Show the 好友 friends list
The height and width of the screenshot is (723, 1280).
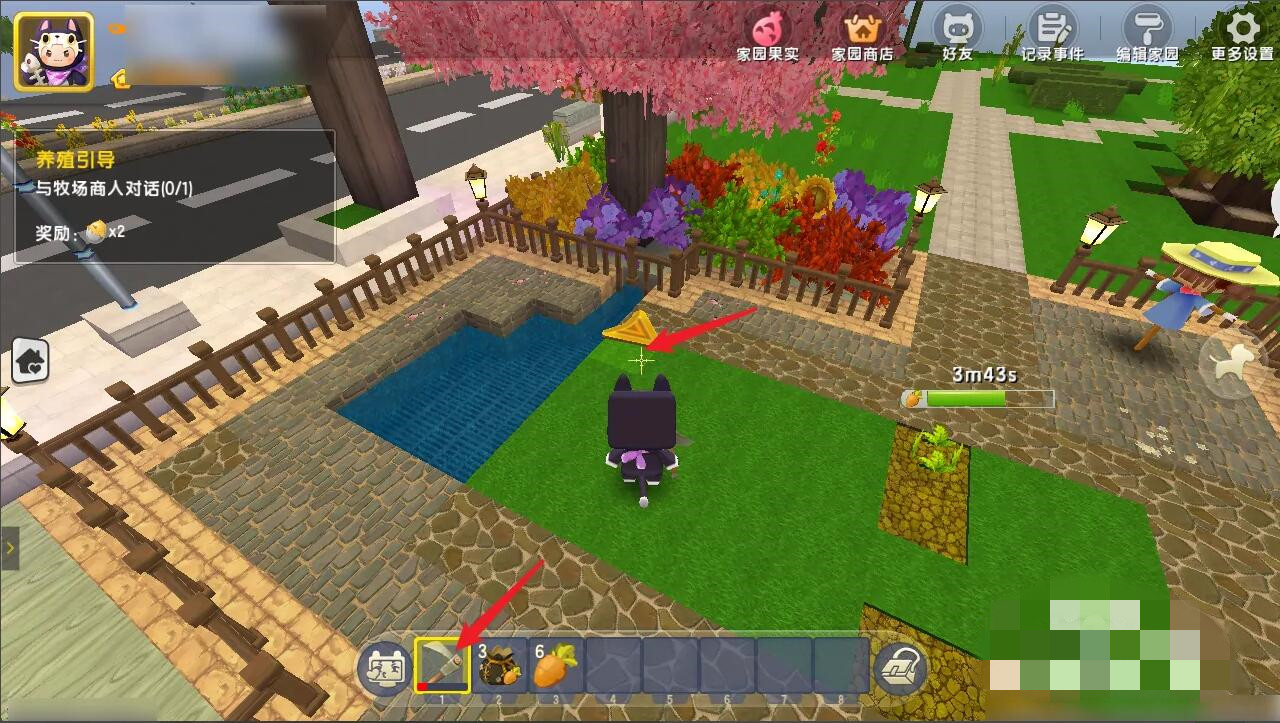(x=957, y=34)
